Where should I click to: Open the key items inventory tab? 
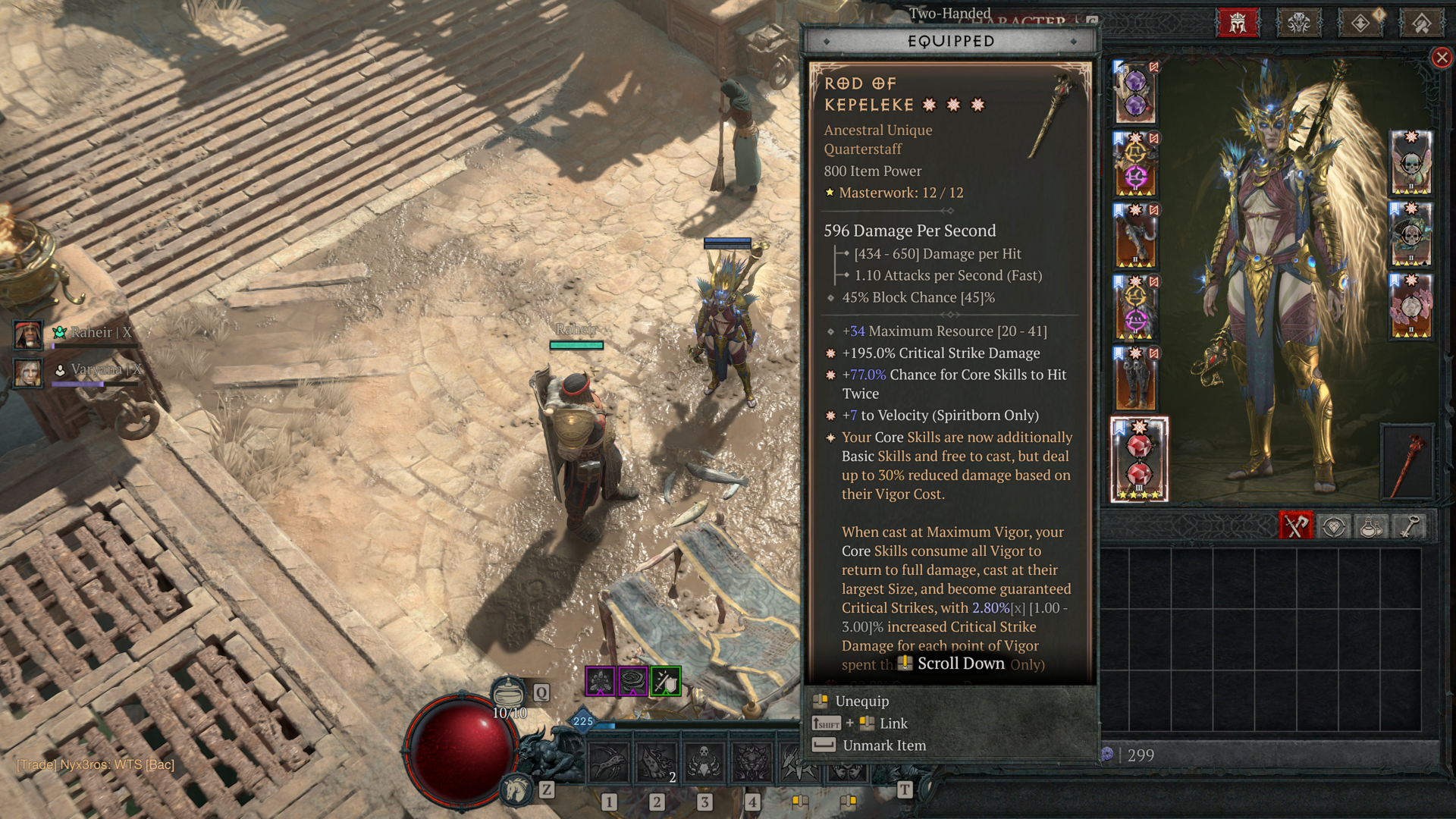(1409, 526)
